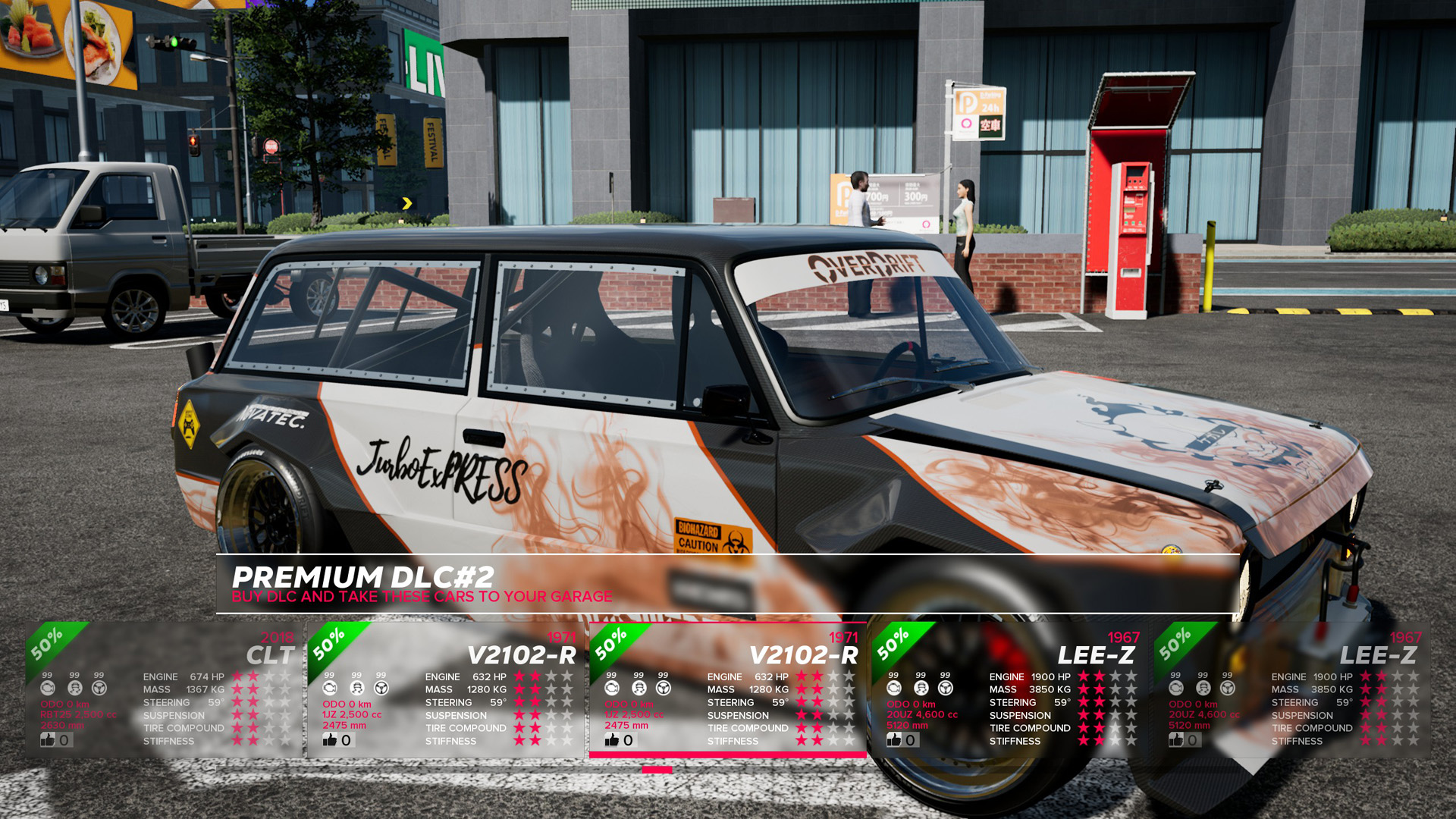Click the helmet icon on the LEE-Z card

(920, 689)
